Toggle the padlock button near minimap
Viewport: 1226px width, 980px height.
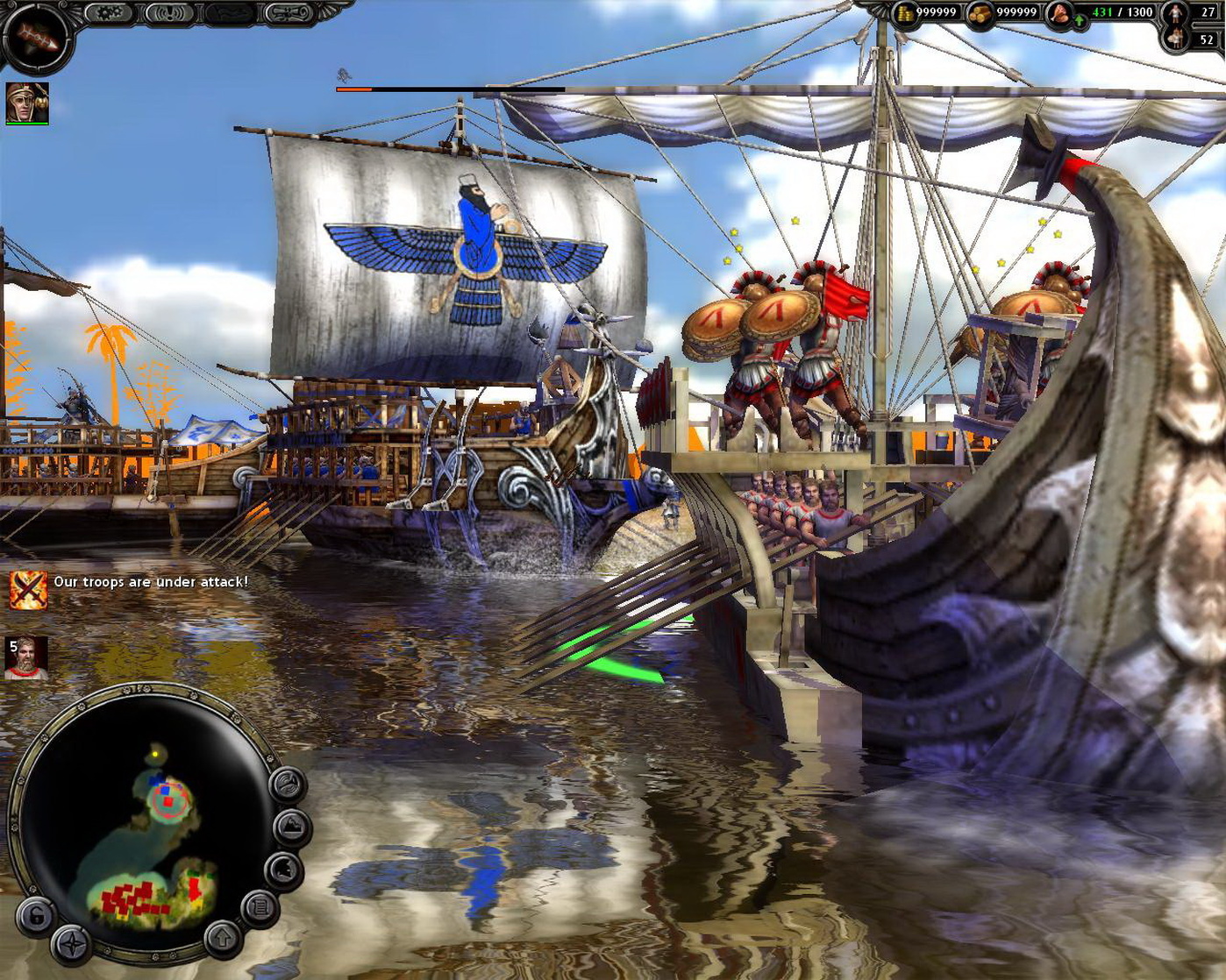pos(36,916)
